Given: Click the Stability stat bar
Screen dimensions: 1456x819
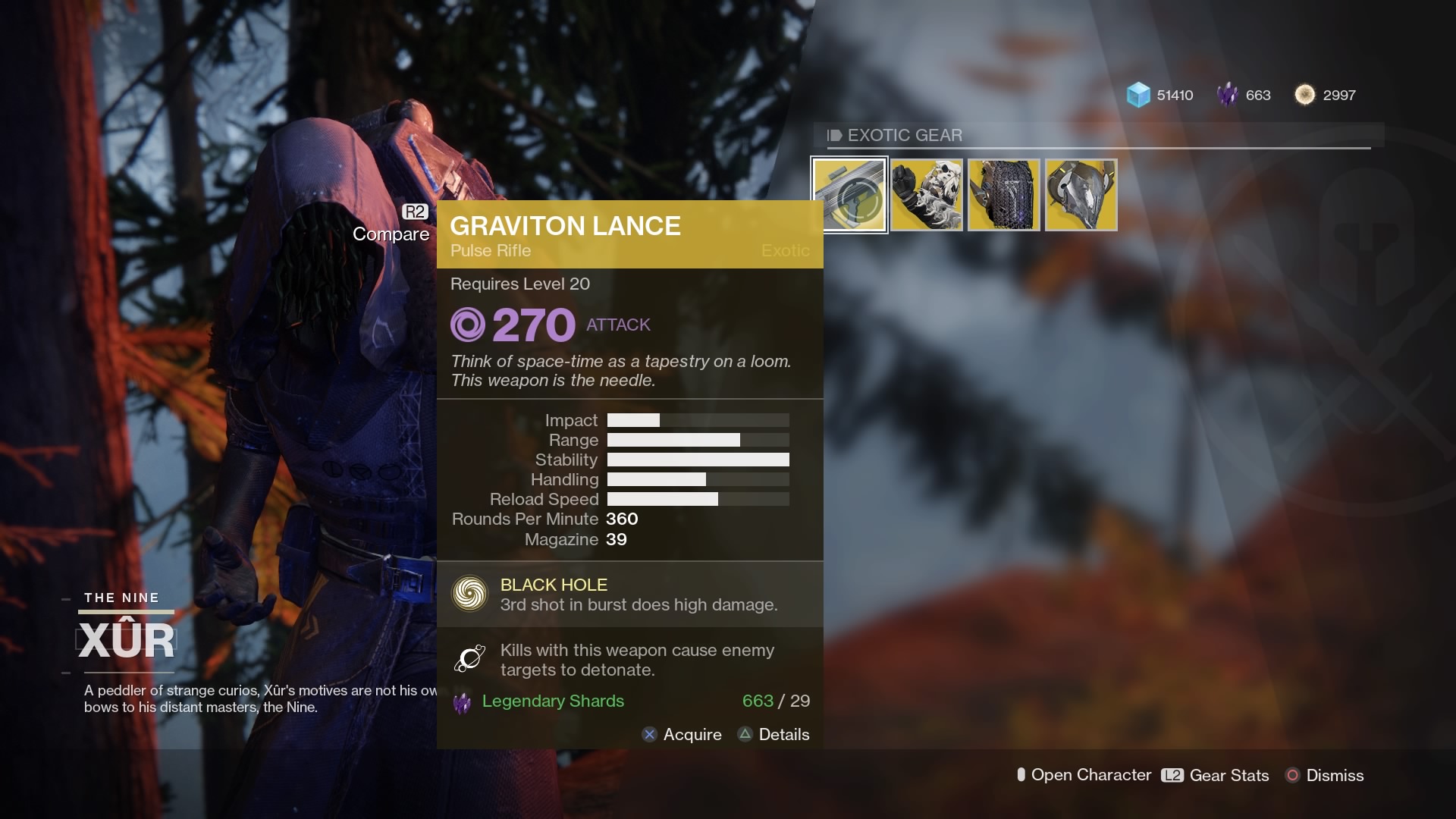Looking at the screenshot, I should click(x=698, y=460).
